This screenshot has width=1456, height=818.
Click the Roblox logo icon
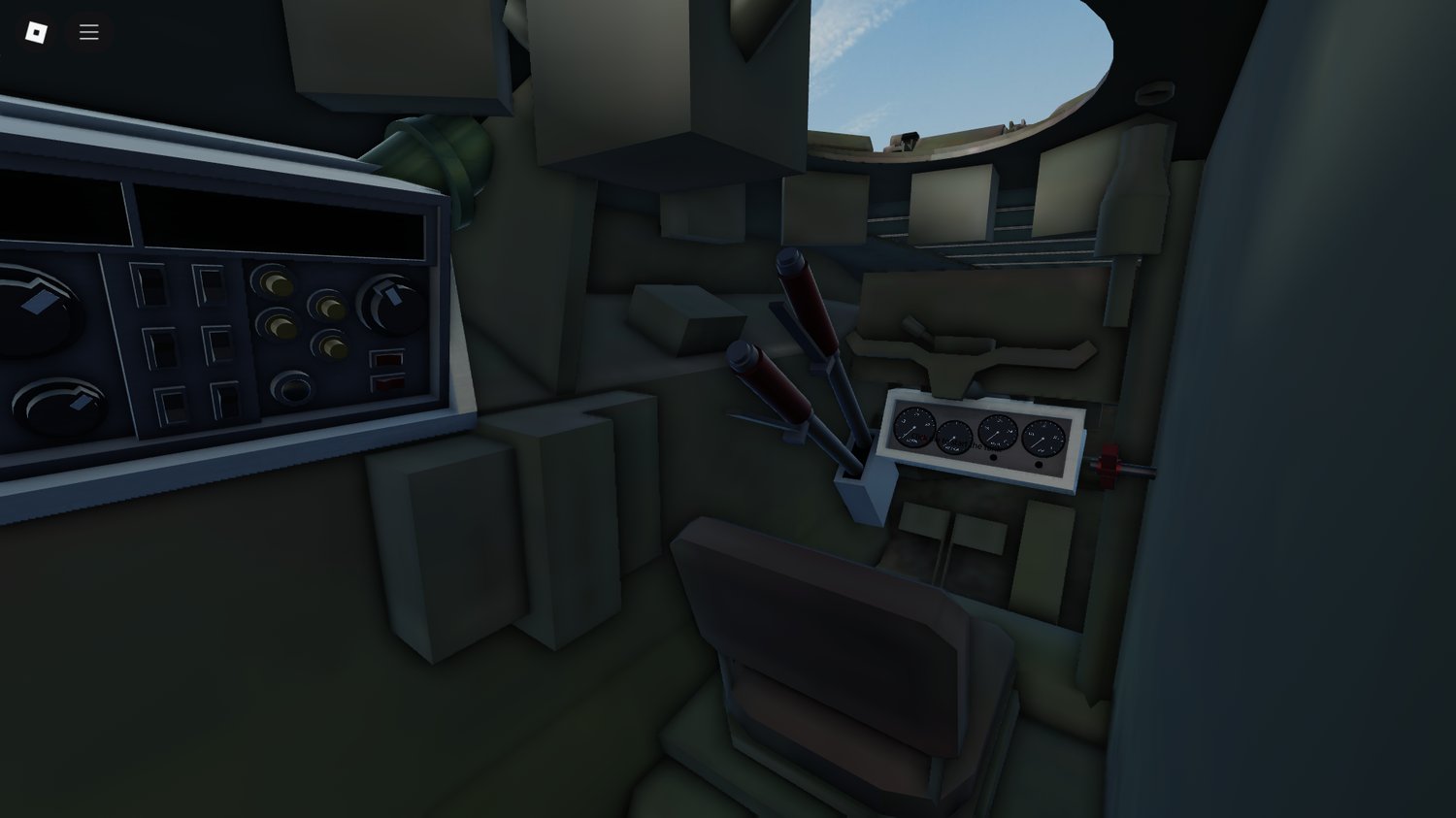point(37,31)
